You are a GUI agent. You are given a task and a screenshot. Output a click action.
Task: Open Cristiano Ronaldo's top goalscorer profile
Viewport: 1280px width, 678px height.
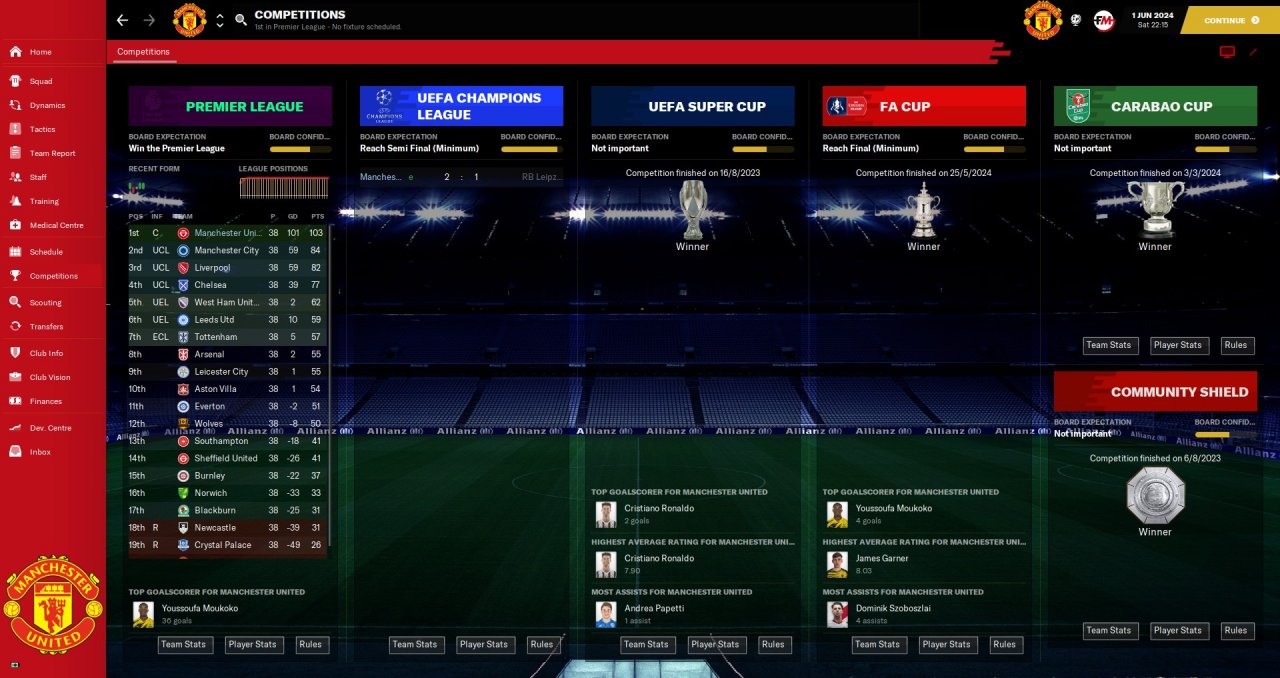[658, 508]
